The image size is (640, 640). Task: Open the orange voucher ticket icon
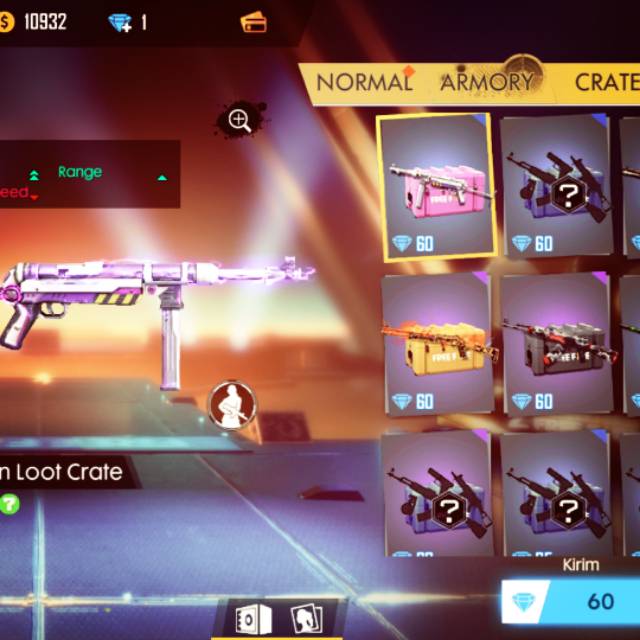254,22
